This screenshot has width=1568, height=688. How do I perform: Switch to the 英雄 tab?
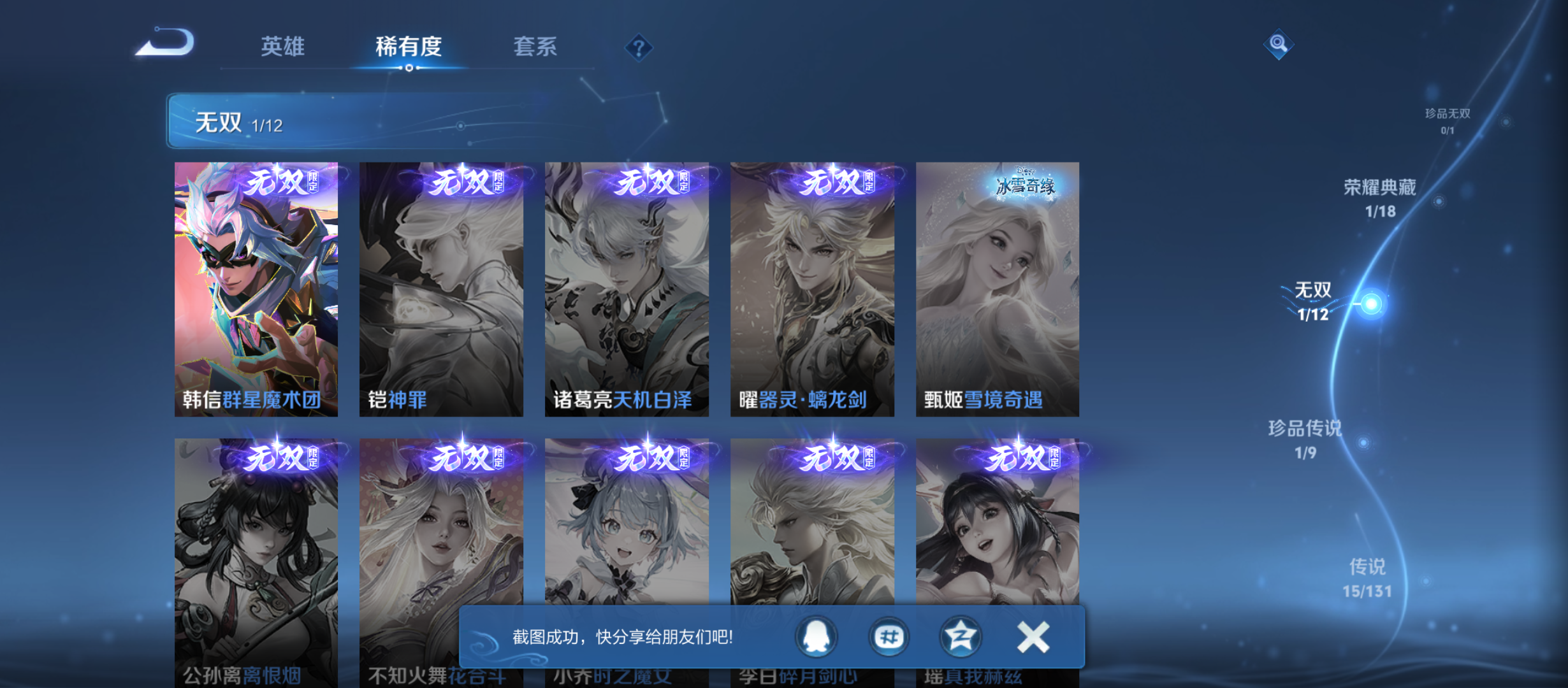click(x=284, y=46)
